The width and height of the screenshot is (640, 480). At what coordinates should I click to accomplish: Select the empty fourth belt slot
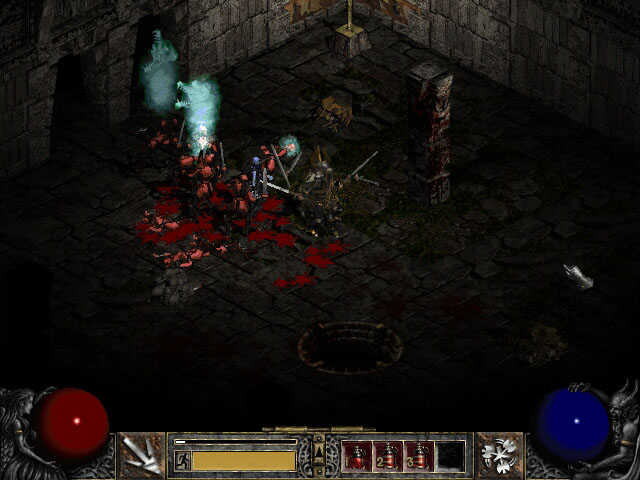451,455
